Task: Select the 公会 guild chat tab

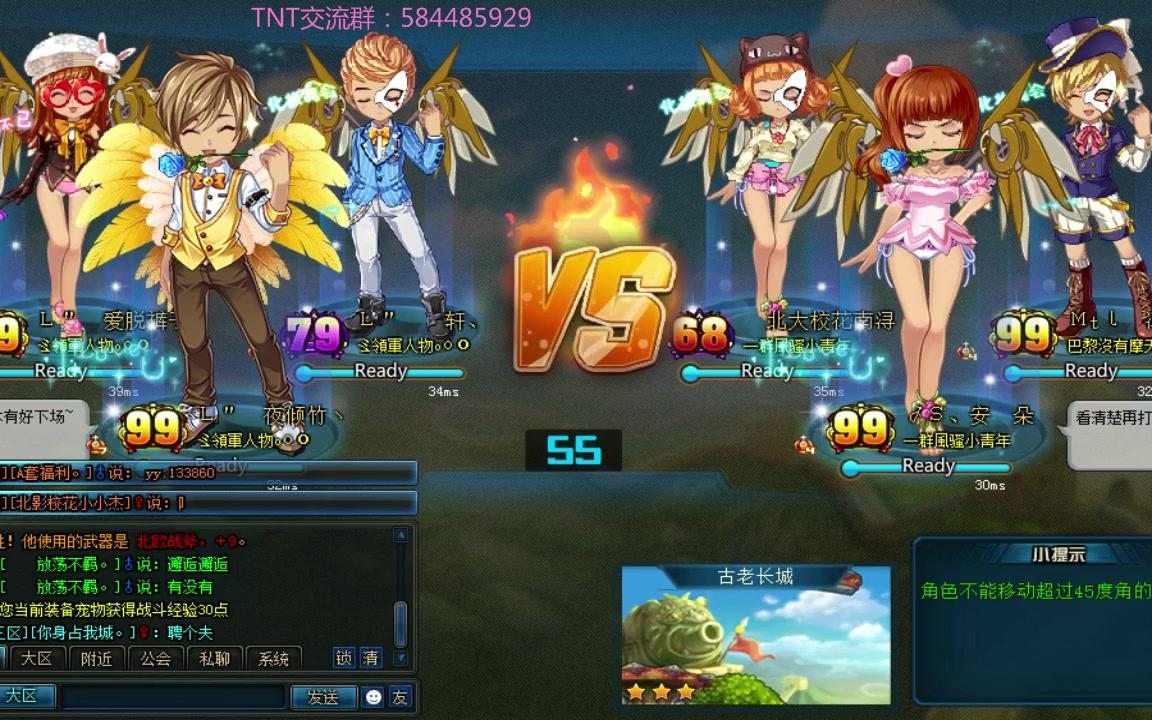Action: (156, 658)
